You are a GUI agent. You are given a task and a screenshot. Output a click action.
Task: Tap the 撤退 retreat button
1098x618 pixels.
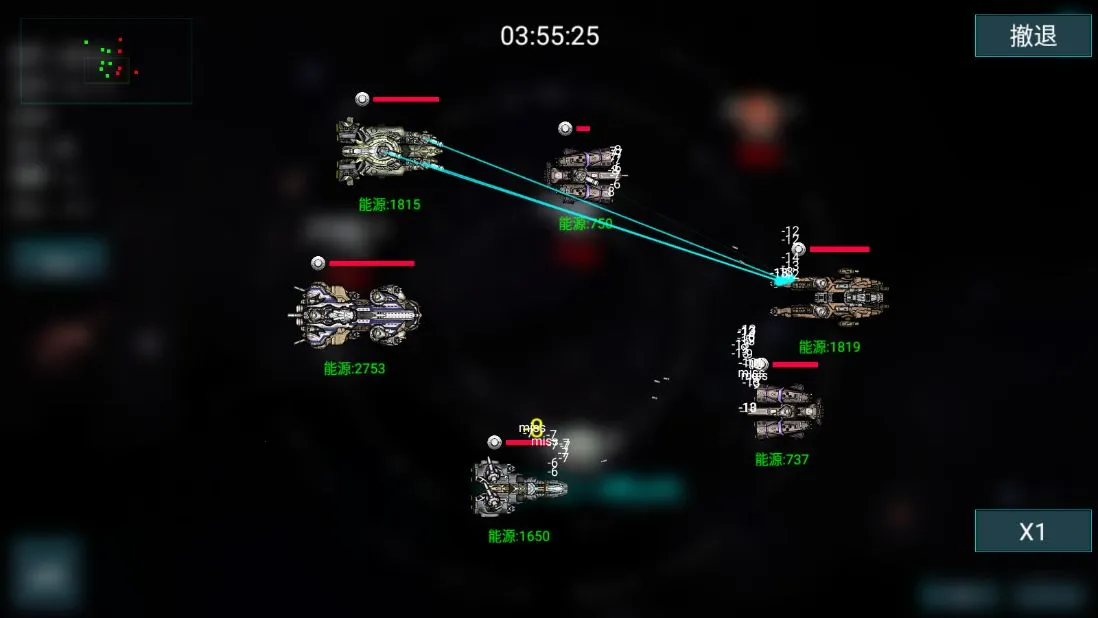pos(1033,36)
